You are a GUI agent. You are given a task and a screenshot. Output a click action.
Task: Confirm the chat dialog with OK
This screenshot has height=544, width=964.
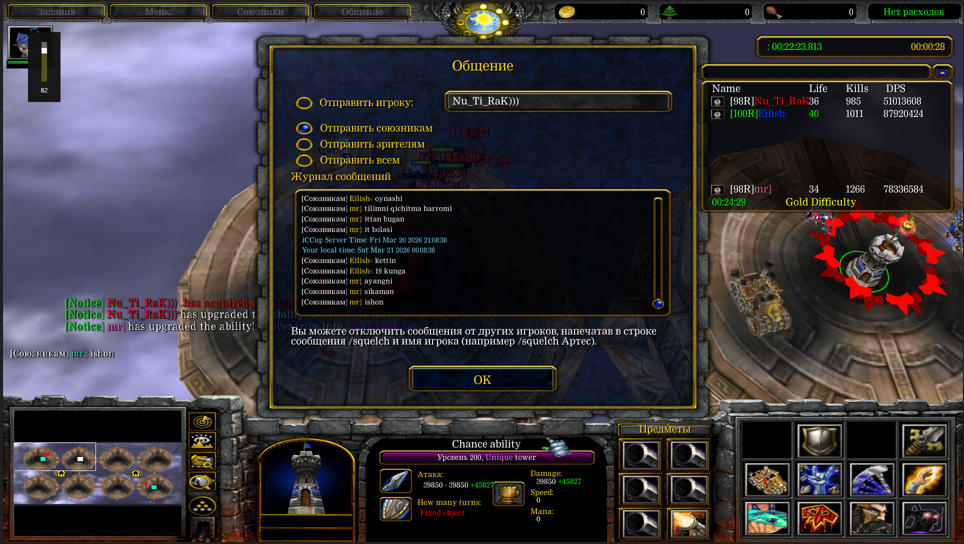[x=482, y=379]
